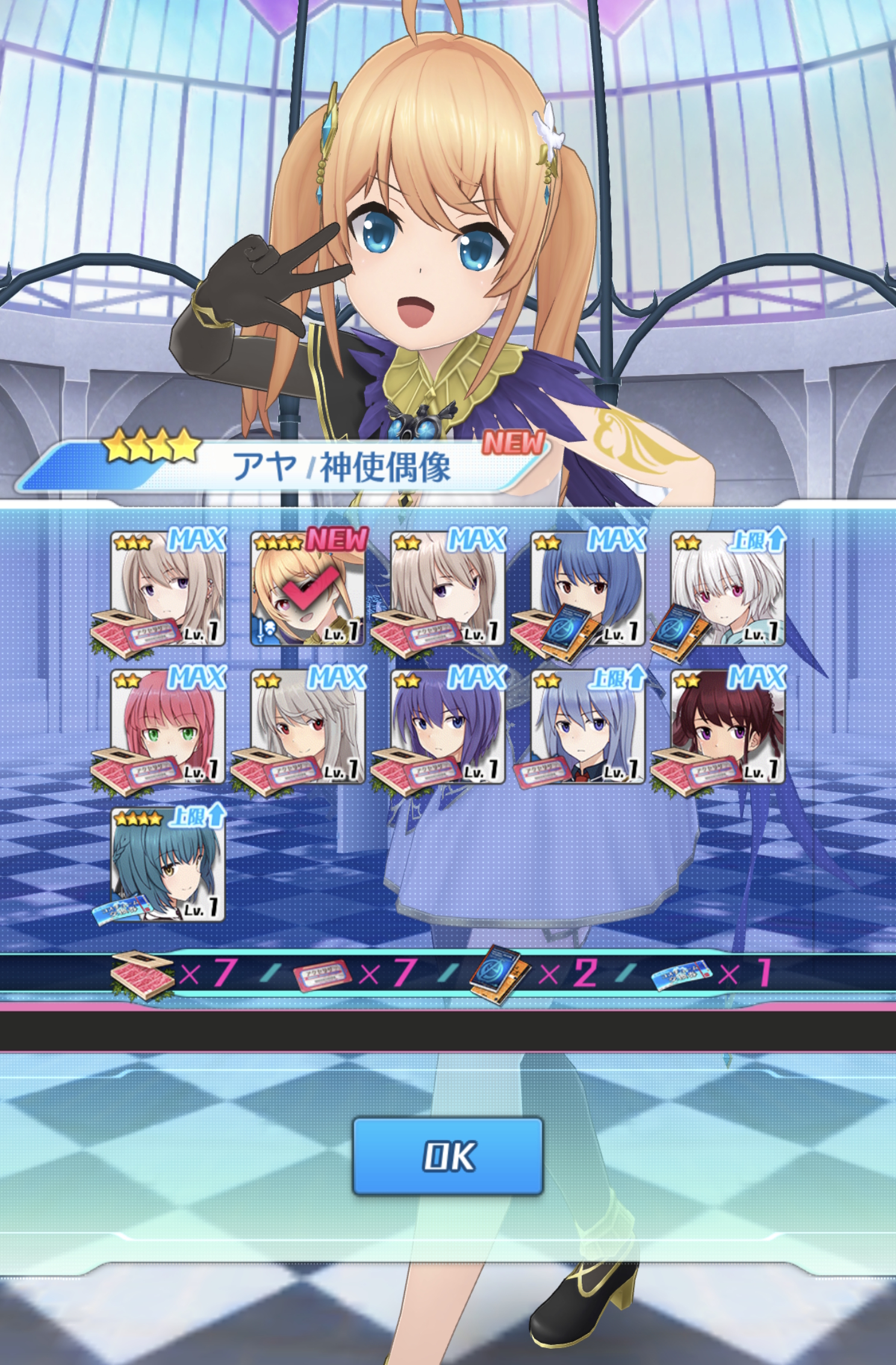Pick the pink-haired green-eyed character card
The width and height of the screenshot is (896, 1365).
(167, 726)
